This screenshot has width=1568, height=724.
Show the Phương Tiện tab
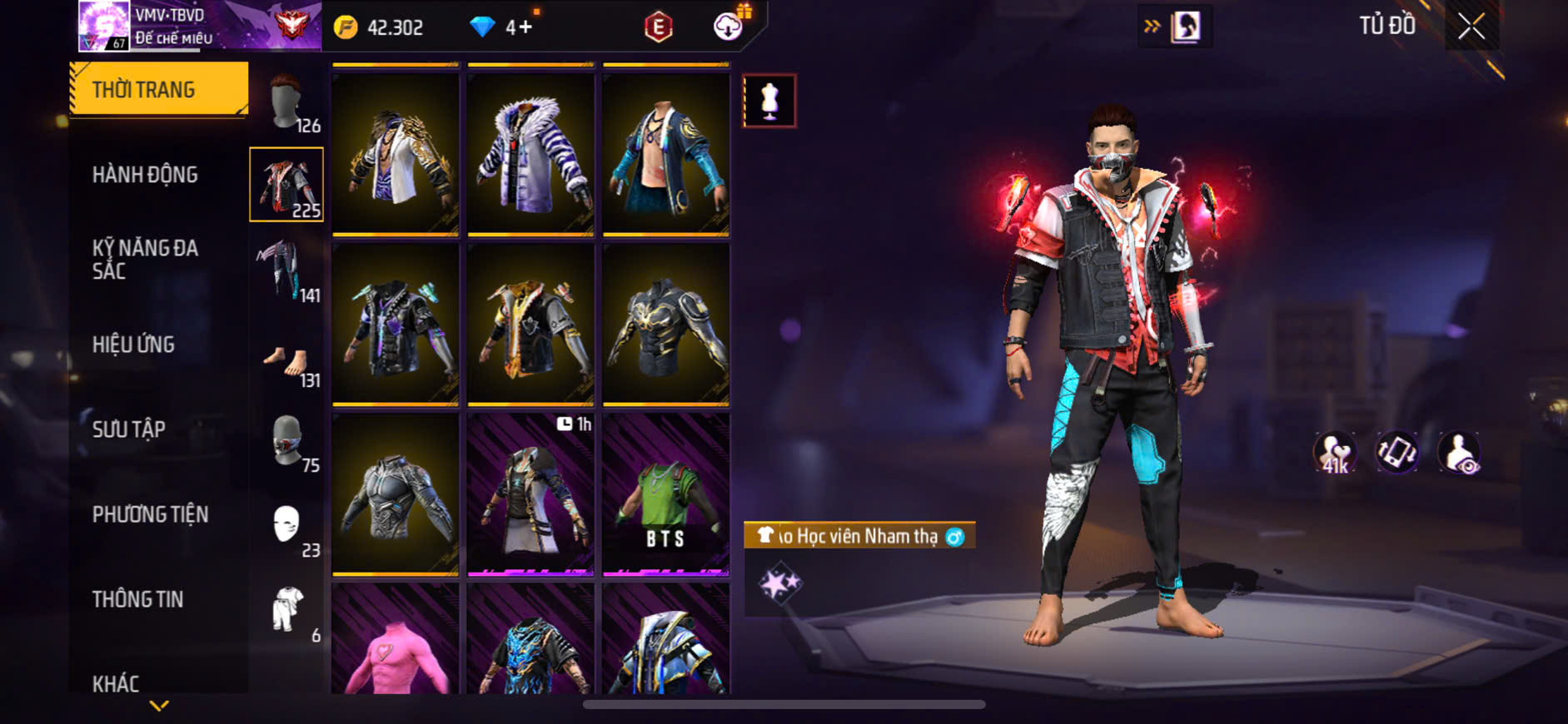point(151,514)
